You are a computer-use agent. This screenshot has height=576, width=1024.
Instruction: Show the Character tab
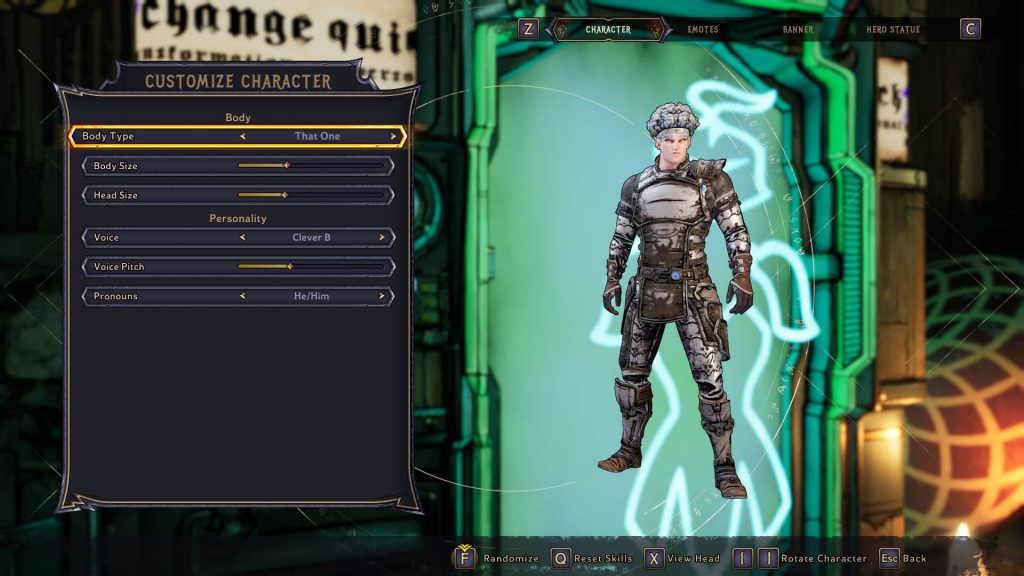(x=608, y=30)
